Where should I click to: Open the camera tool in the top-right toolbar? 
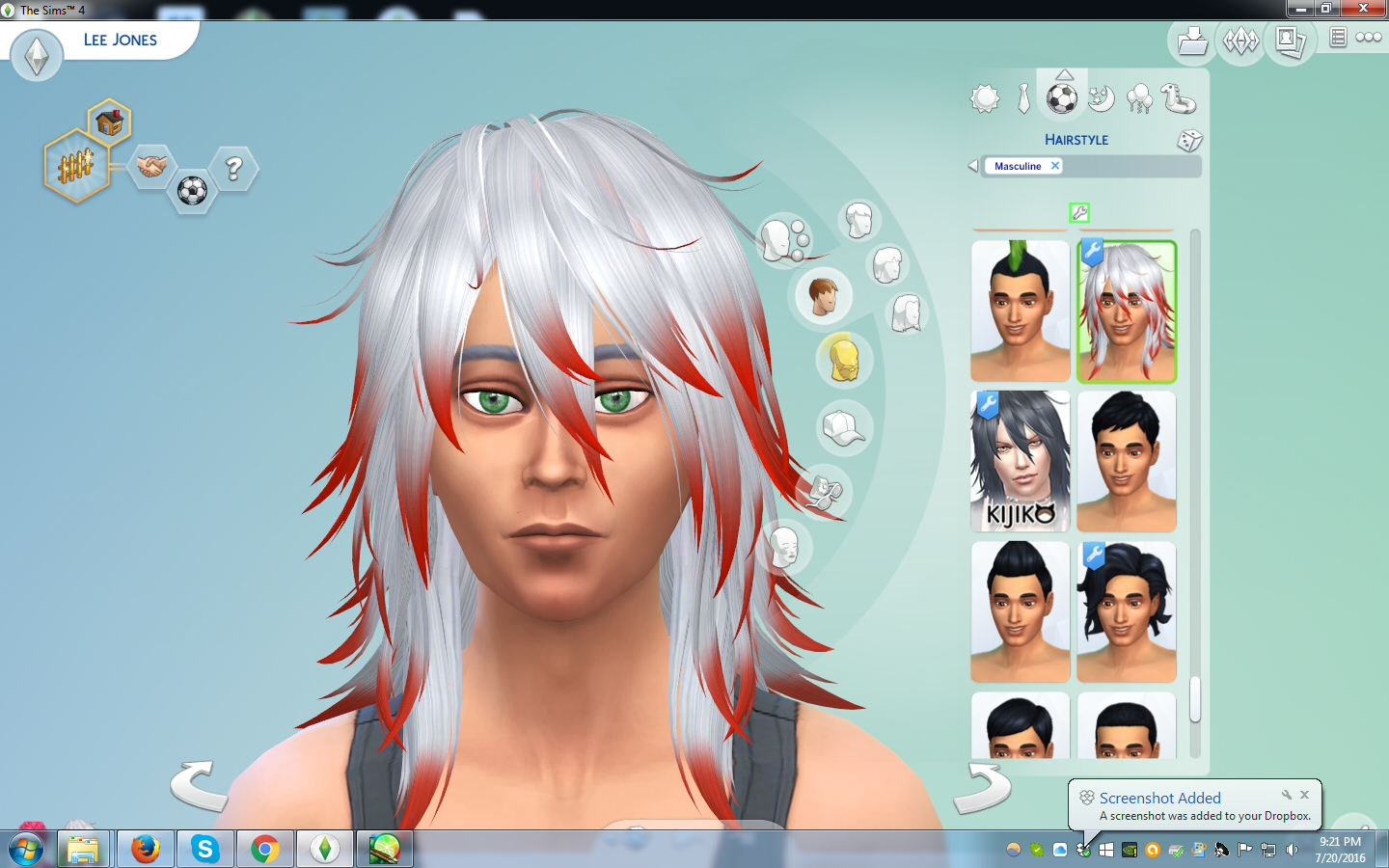tap(1290, 41)
